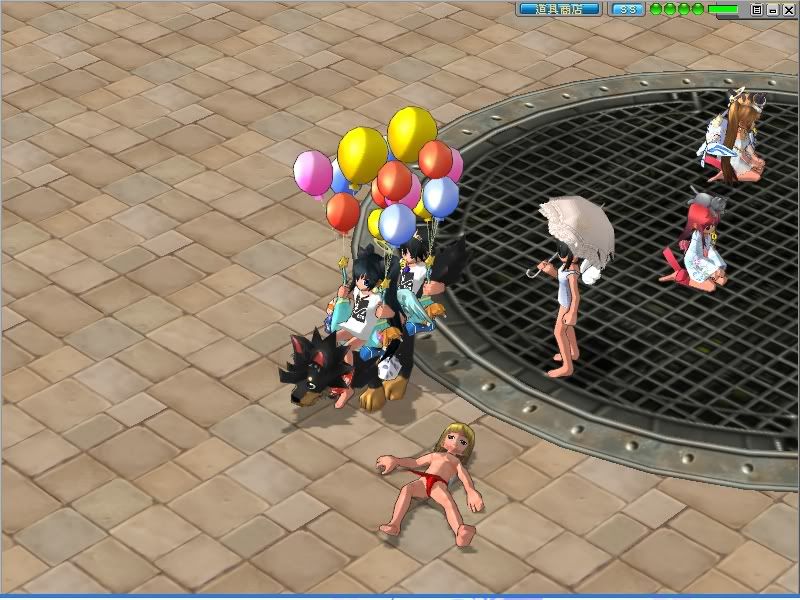Click the SS button
Screen dimensions: 800x600
[x=627, y=9]
